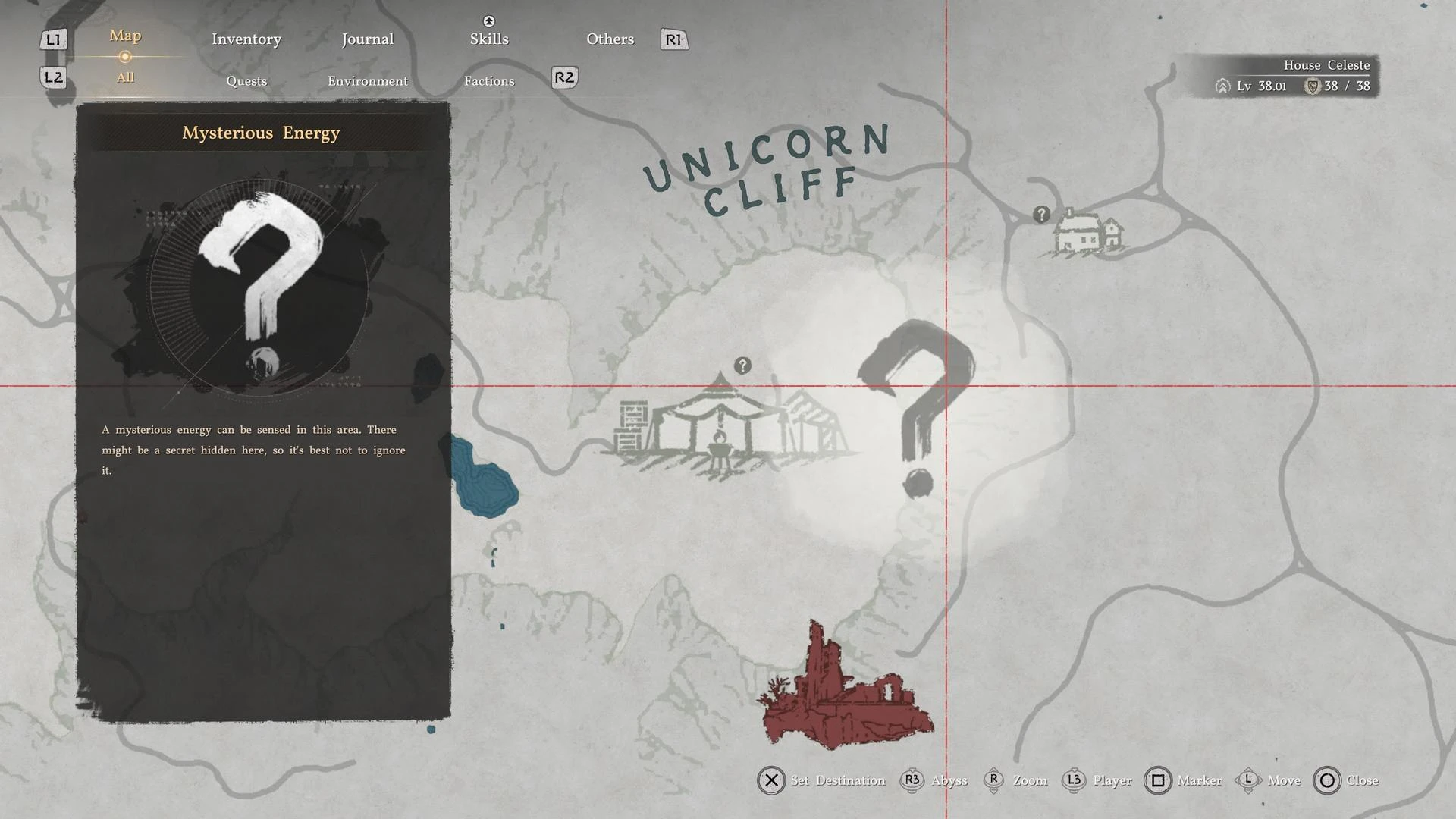Click the Map tab

125,36
